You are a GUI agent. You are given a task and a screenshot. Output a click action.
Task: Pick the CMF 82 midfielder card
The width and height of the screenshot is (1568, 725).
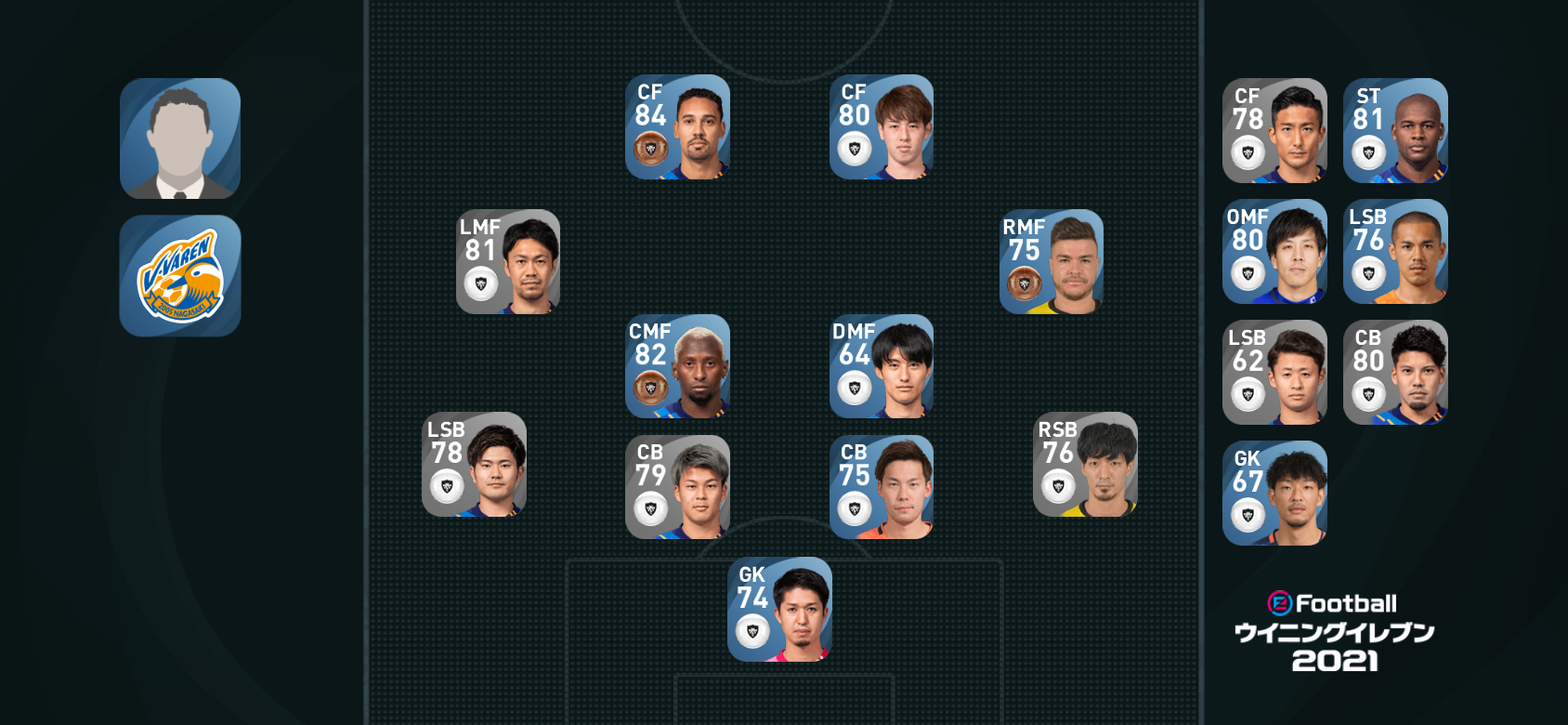pos(677,366)
